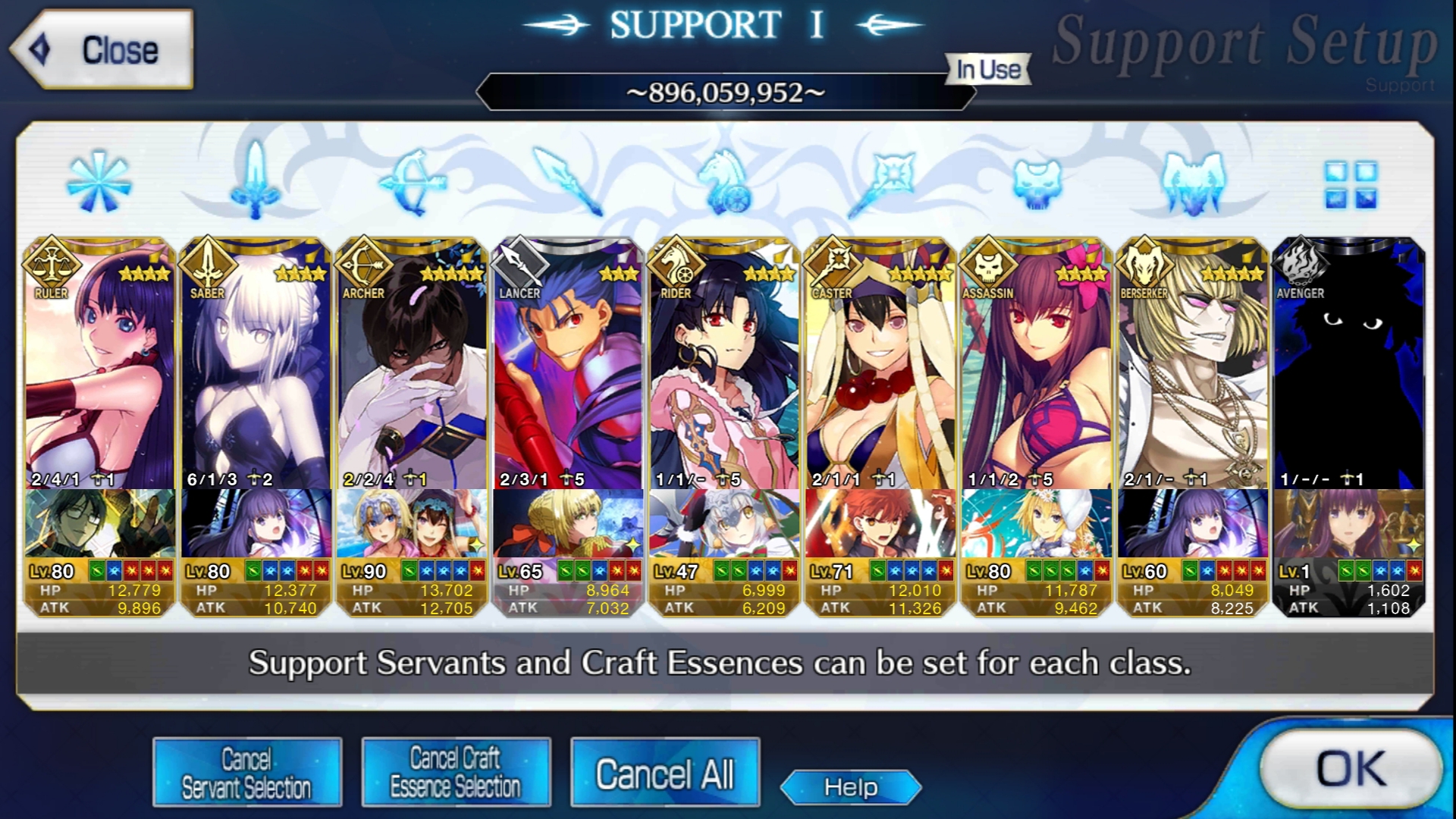Open the Help information
The height and width of the screenshot is (819, 1456).
click(851, 787)
